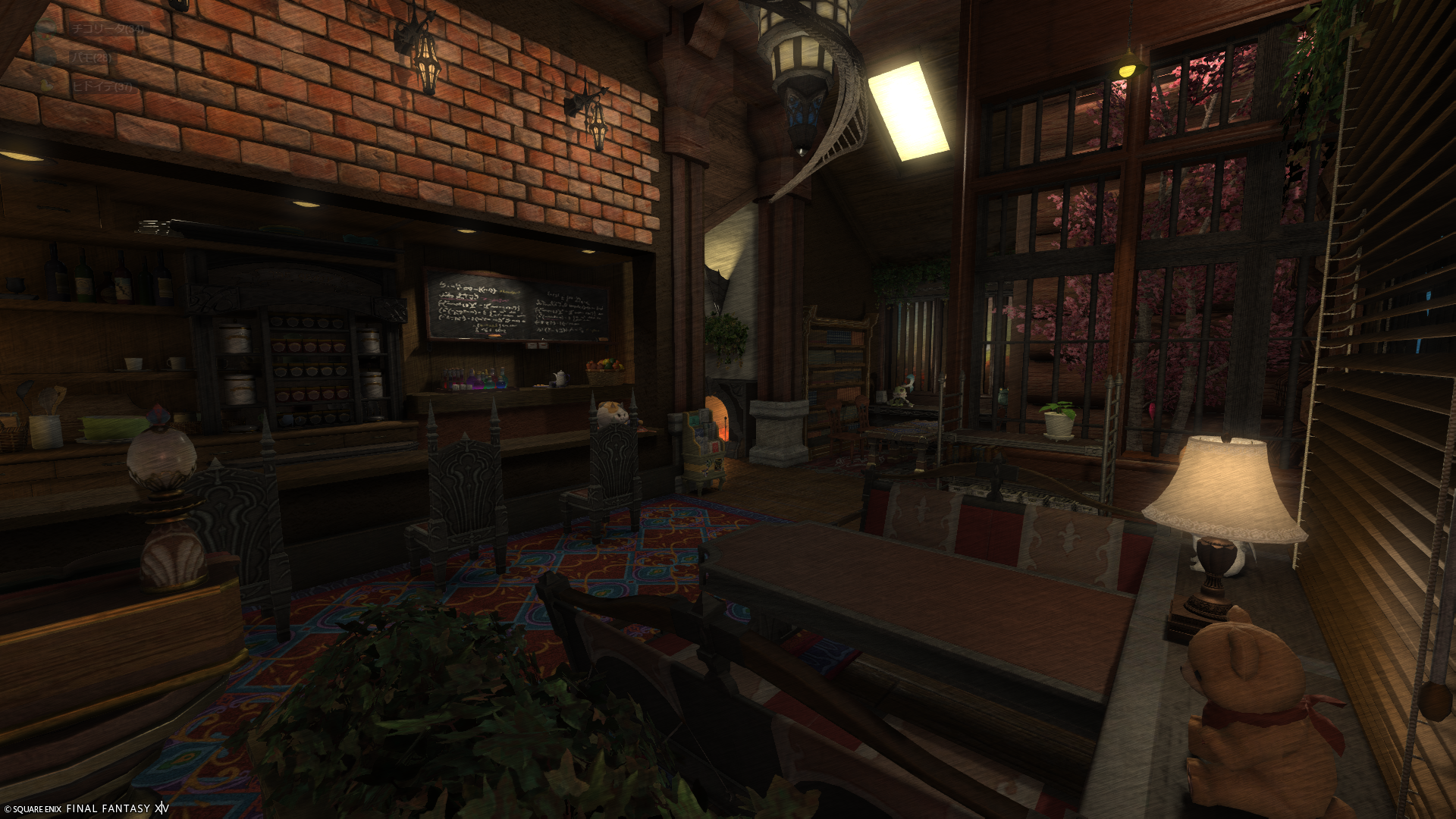Click the パモ(28) overlay entry
The width and height of the screenshot is (1456, 819).
91,58
